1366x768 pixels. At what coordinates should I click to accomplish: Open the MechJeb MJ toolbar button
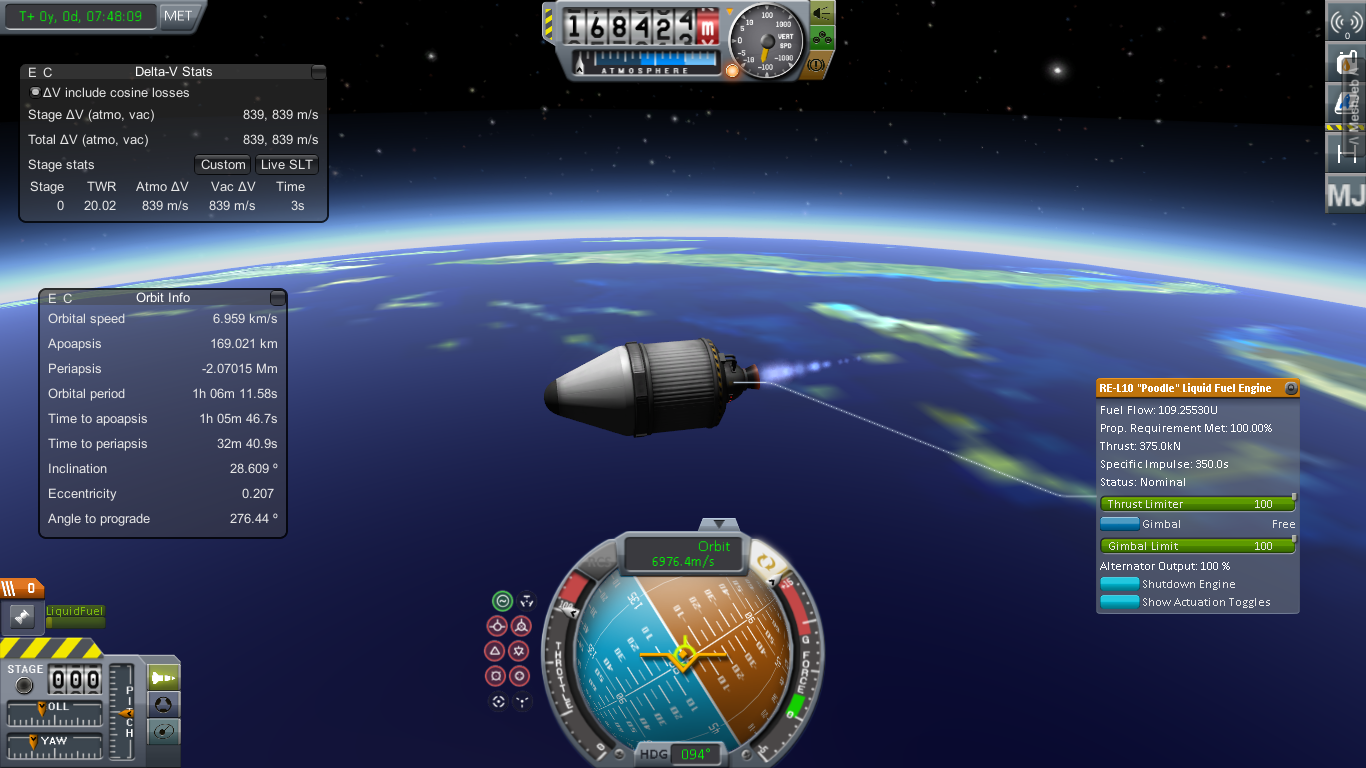coord(1345,195)
